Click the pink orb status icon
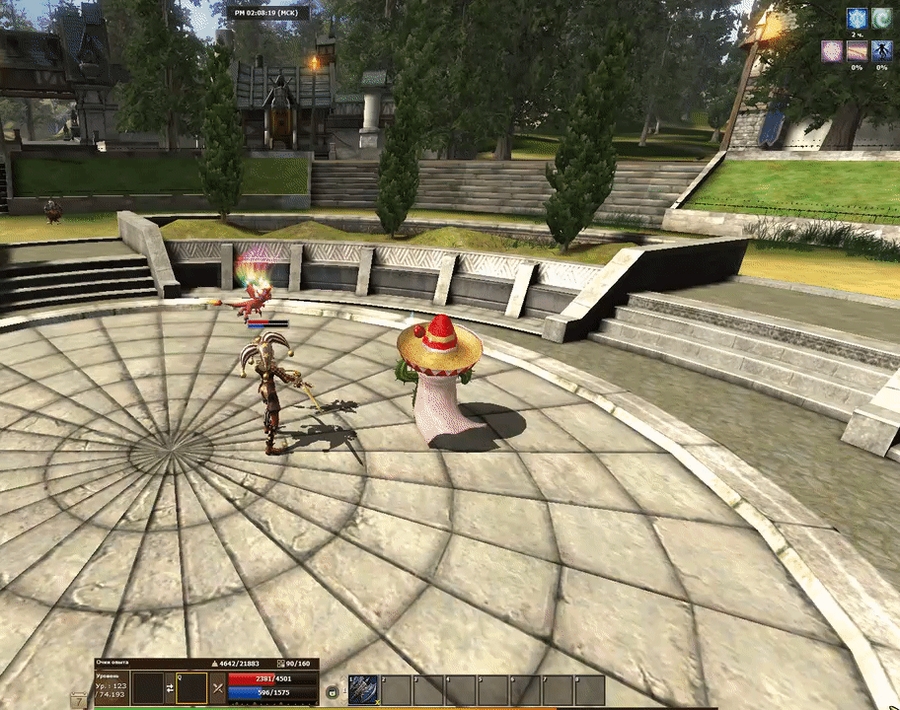This screenshot has width=900, height=710. [x=830, y=51]
